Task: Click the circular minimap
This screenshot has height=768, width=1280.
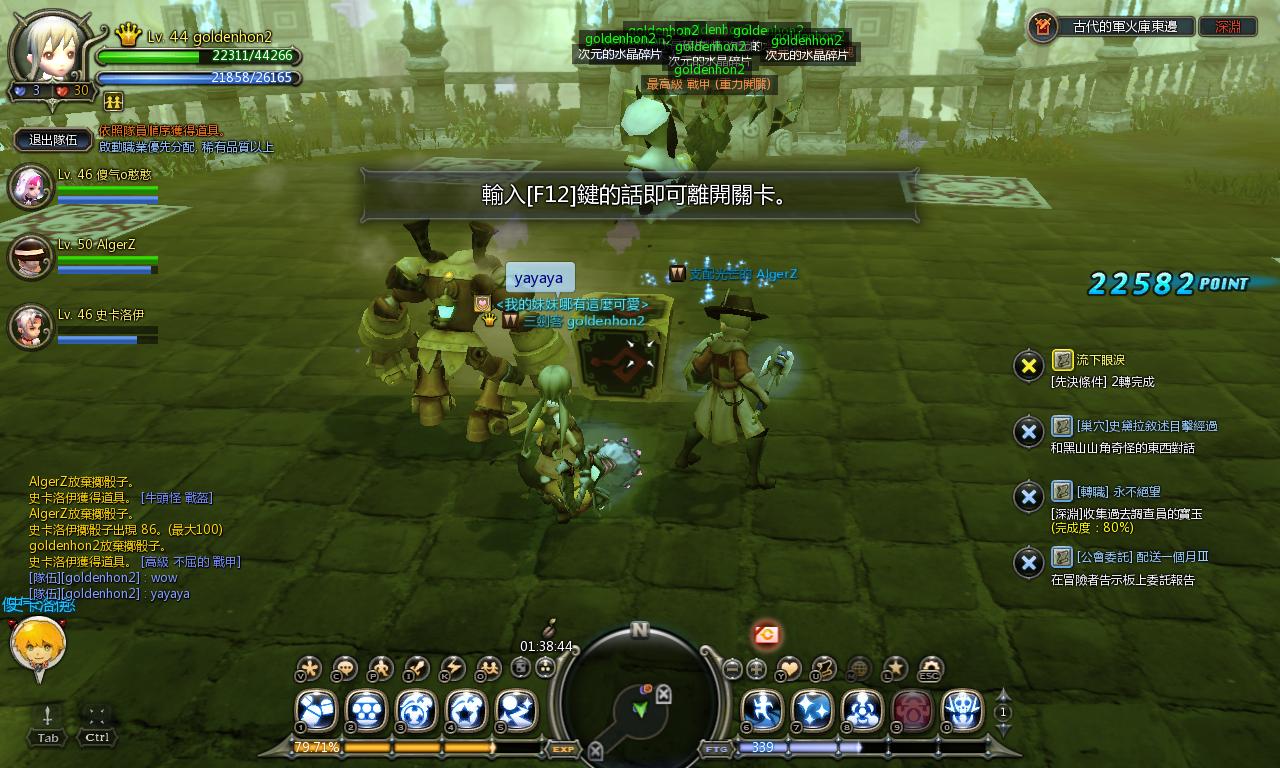Action: coord(640,700)
